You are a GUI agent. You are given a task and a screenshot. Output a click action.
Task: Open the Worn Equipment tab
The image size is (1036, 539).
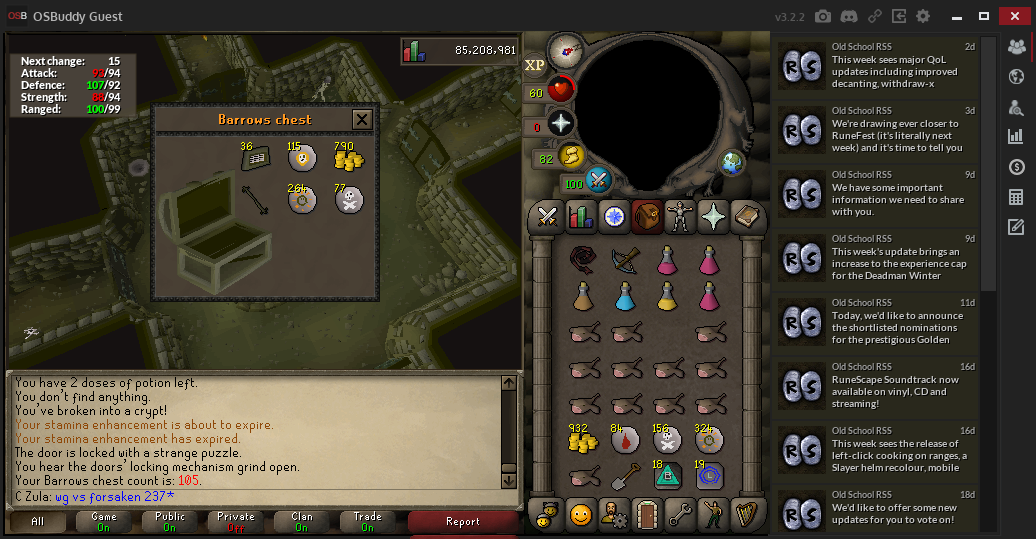coord(679,215)
